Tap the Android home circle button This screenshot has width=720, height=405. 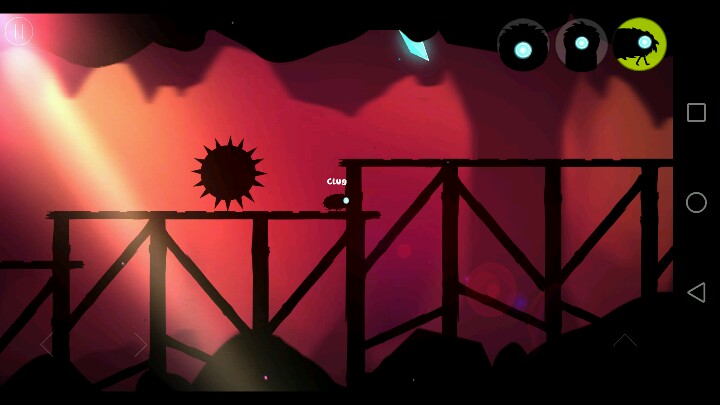click(x=696, y=202)
